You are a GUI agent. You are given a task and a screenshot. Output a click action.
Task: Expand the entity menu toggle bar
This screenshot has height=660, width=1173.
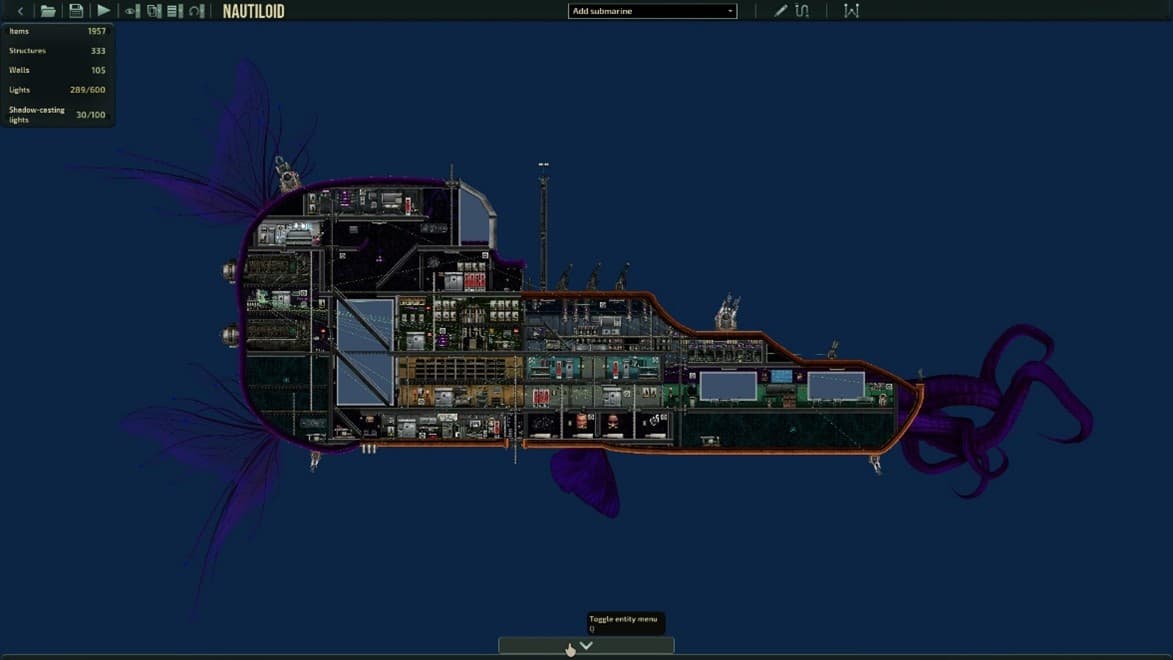(586, 646)
